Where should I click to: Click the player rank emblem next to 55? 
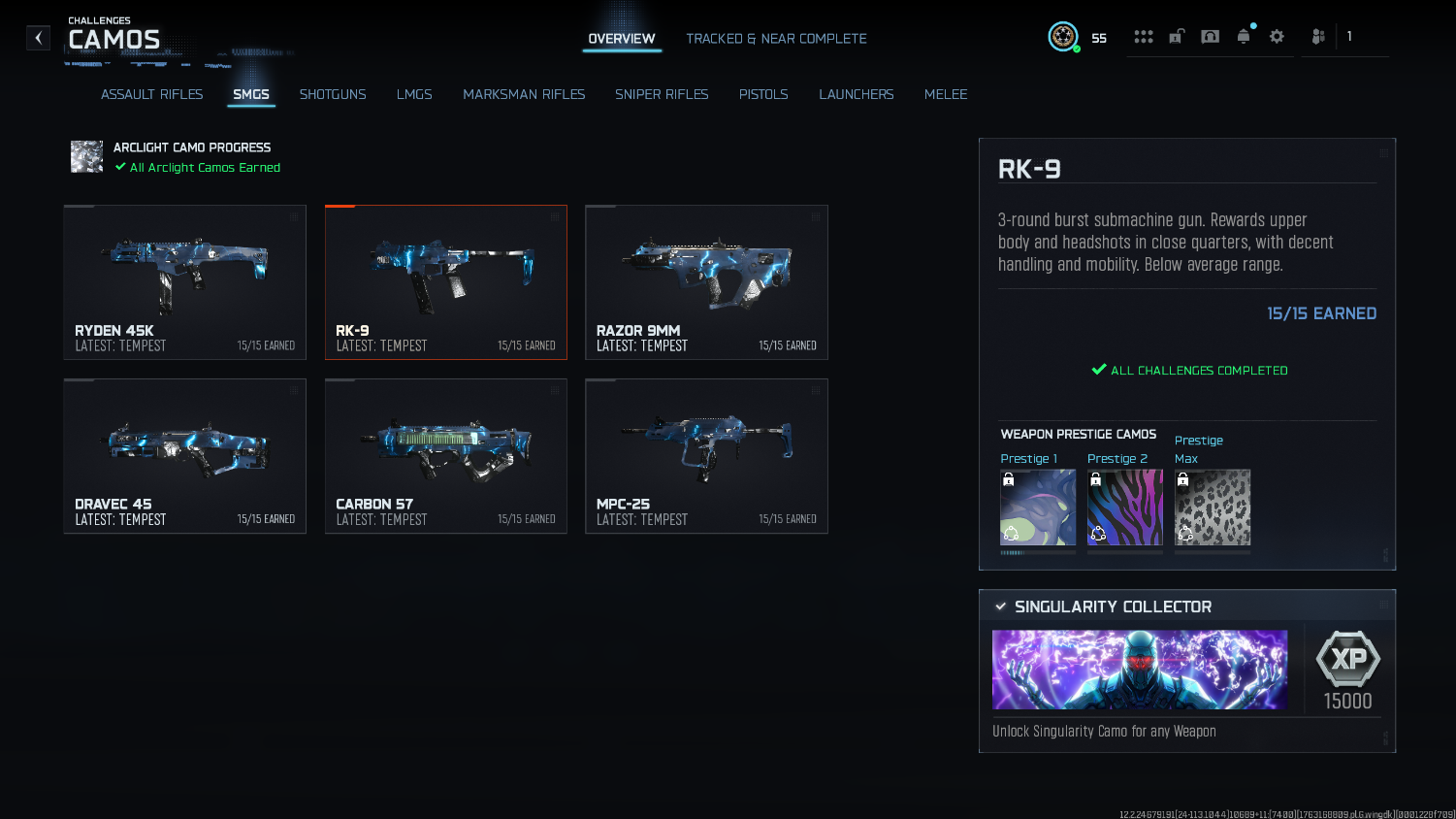(1063, 37)
